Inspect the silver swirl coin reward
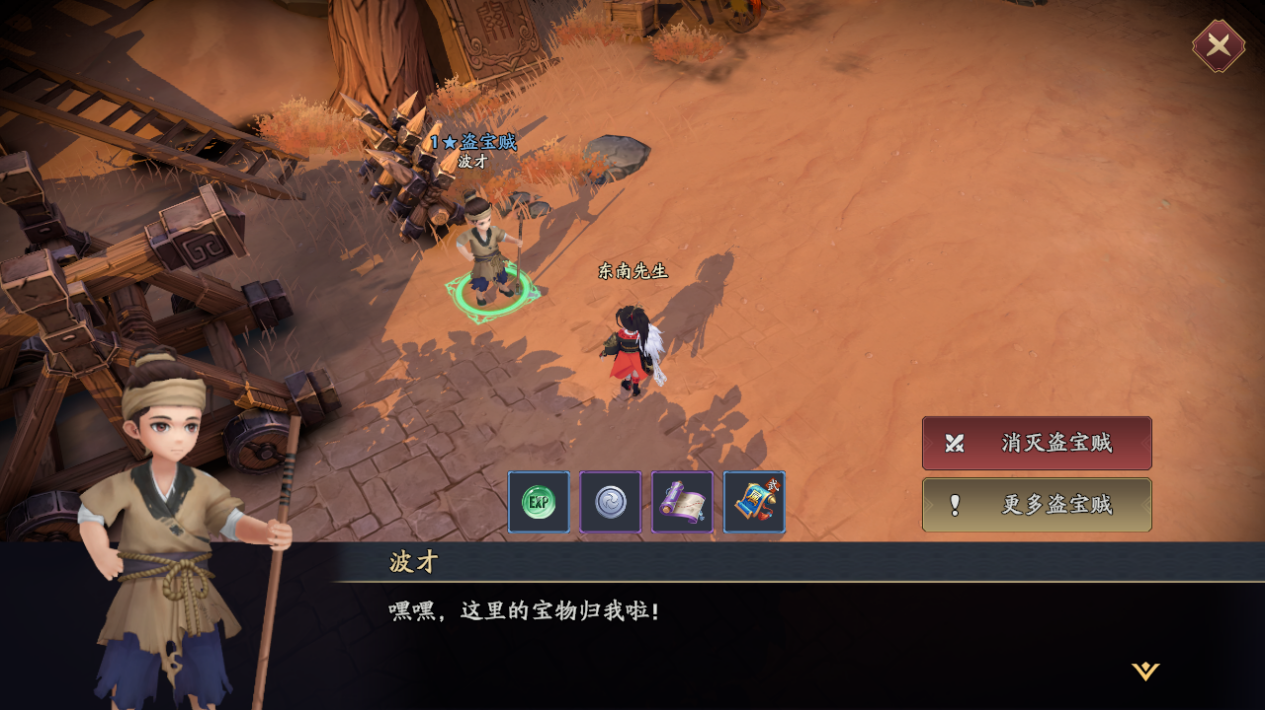The image size is (1265, 710). coord(611,502)
